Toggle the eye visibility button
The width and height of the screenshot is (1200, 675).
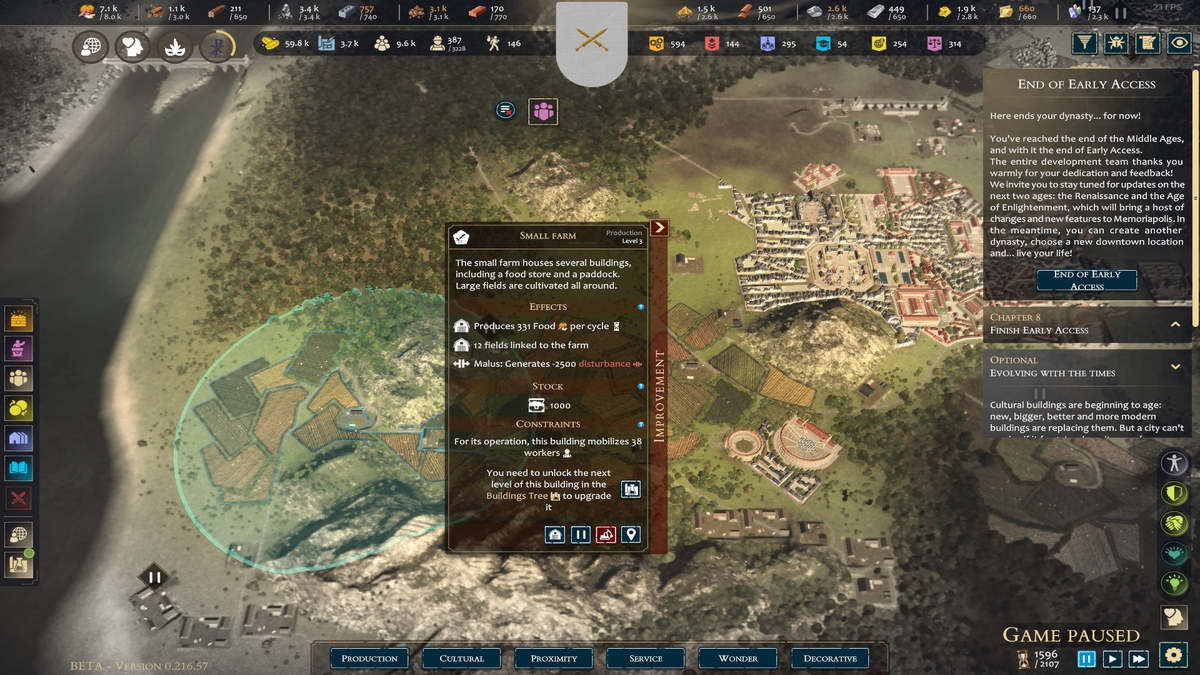point(1181,43)
